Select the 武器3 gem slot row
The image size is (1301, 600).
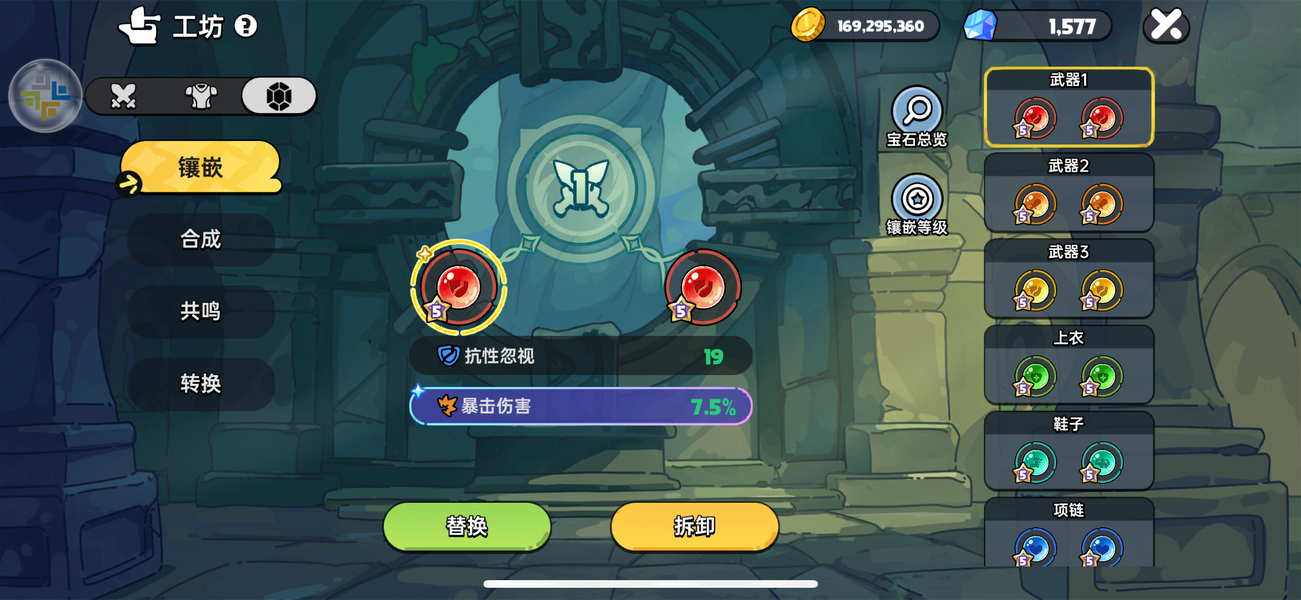1069,279
